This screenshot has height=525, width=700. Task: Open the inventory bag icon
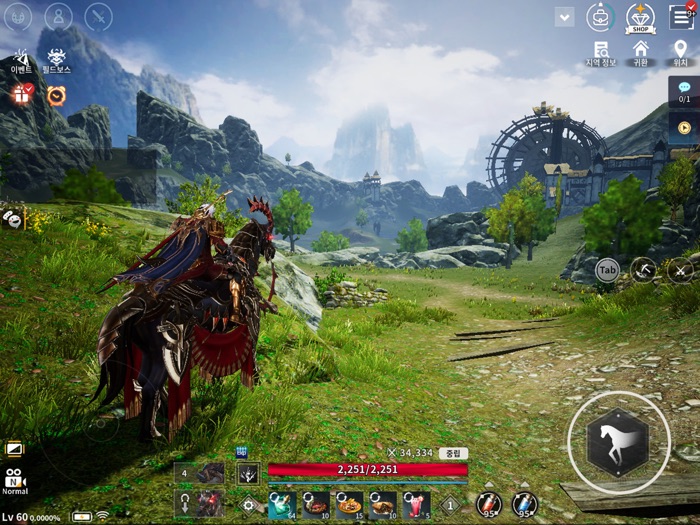pos(600,17)
